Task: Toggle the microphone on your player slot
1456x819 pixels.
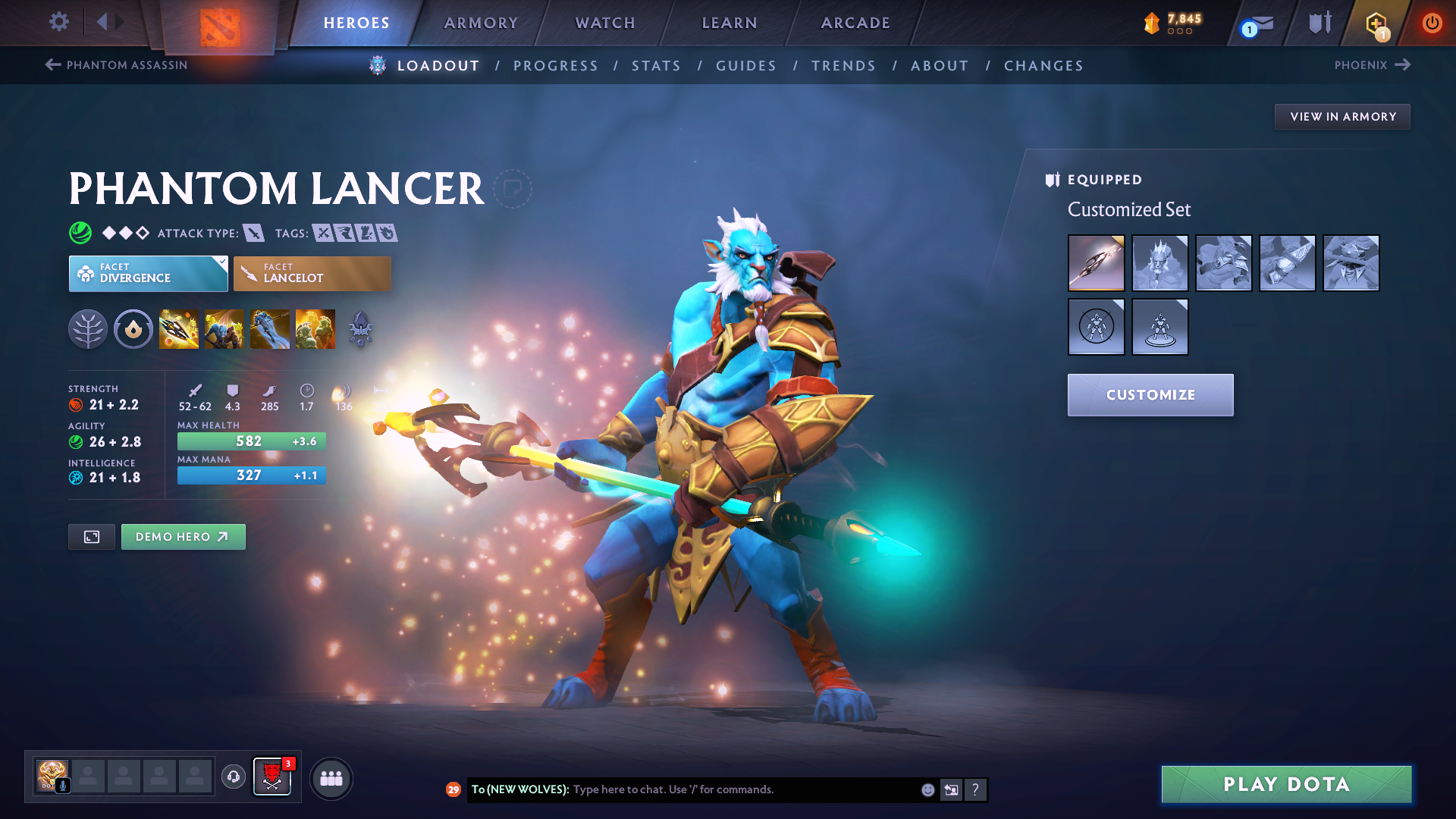Action: (63, 787)
